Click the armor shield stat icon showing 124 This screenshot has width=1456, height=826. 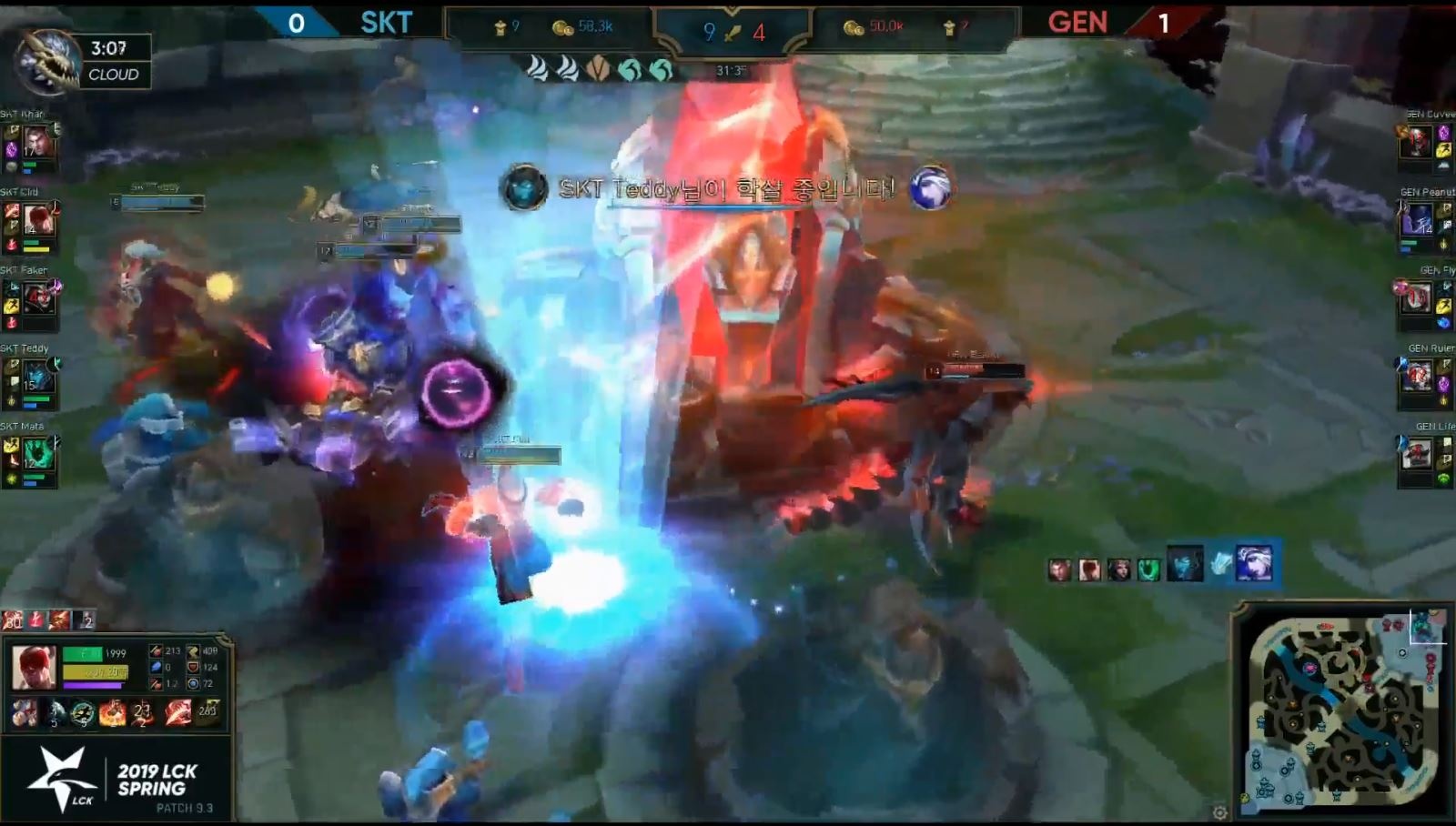tap(193, 668)
